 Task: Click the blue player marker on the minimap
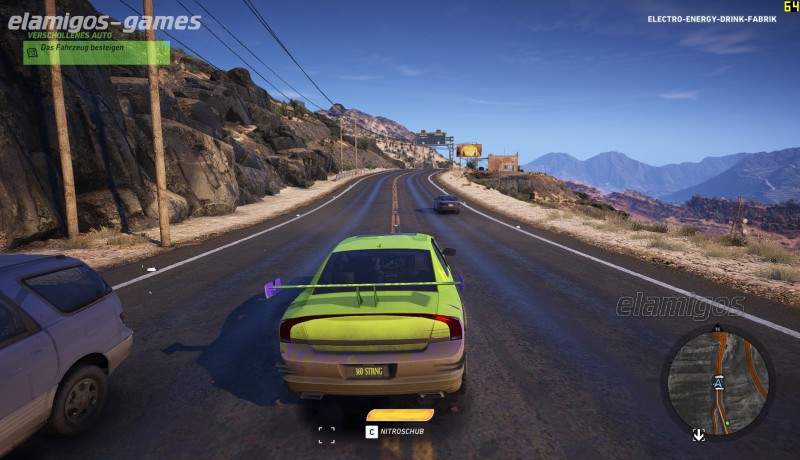coord(718,383)
